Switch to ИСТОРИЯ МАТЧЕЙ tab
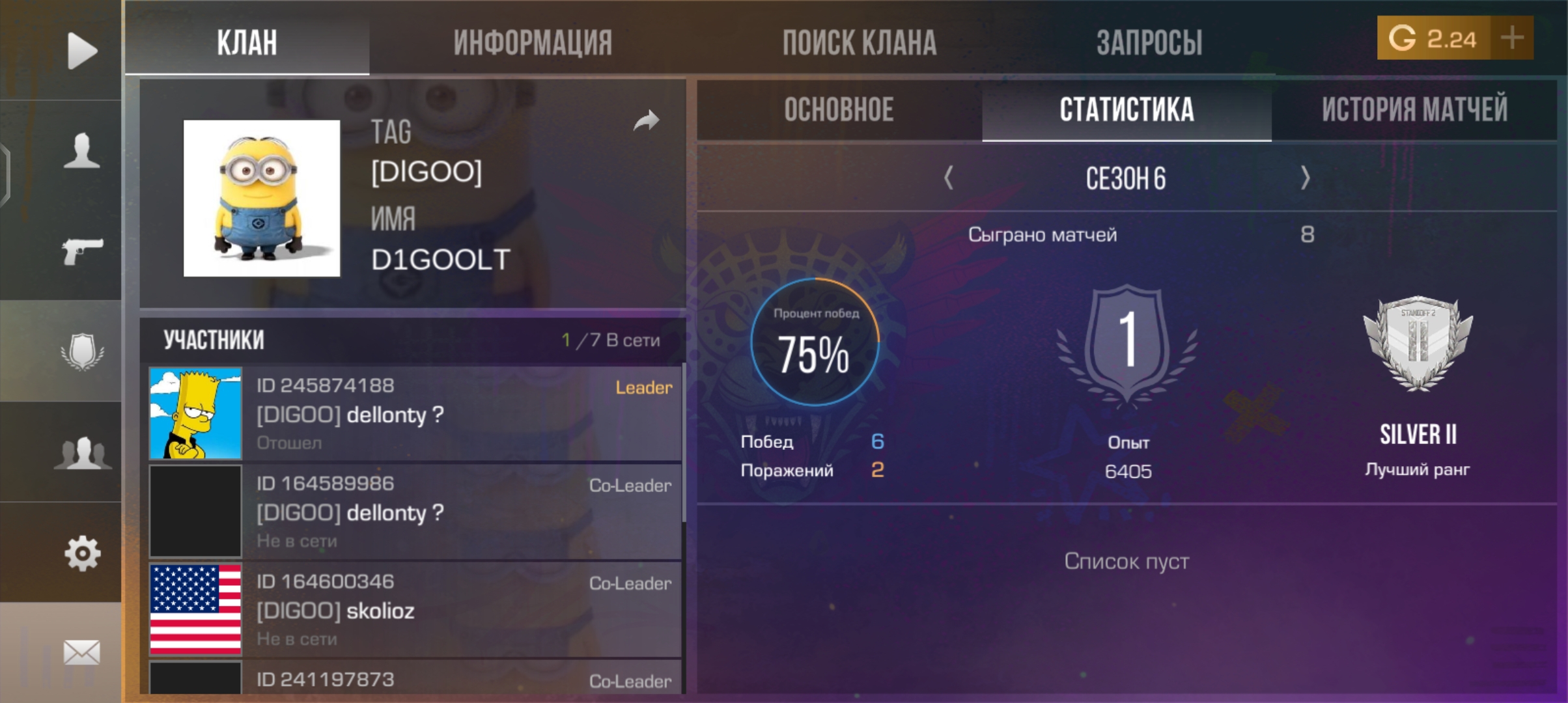1568x703 pixels. pos(1413,110)
